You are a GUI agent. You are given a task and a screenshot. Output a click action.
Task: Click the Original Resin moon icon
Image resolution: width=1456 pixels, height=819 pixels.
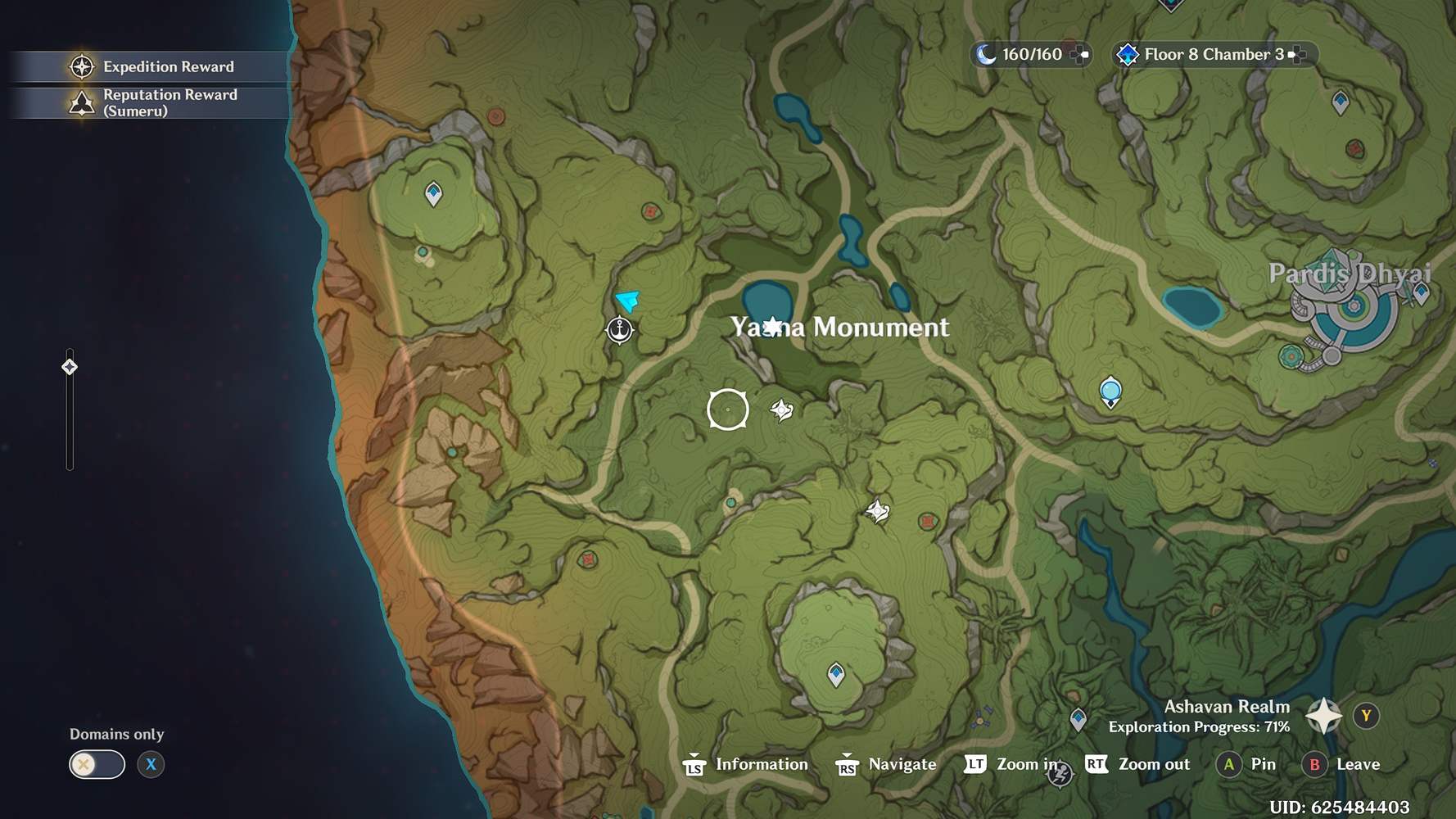pos(987,54)
